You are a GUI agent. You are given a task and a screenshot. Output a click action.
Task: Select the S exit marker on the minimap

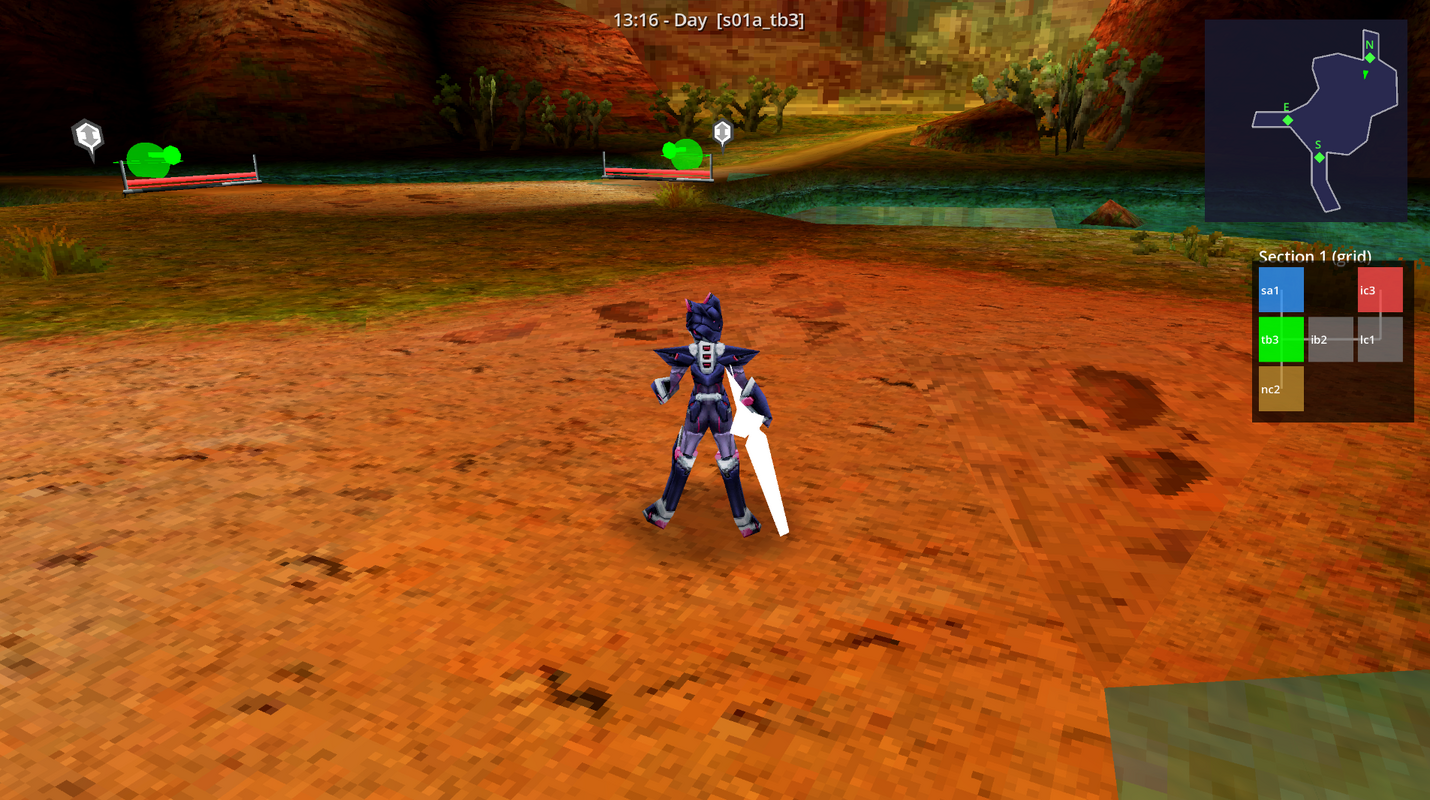[x=1320, y=156]
